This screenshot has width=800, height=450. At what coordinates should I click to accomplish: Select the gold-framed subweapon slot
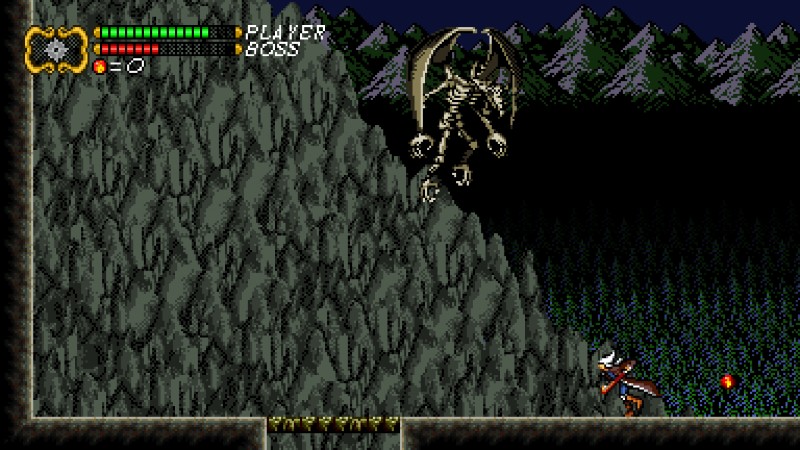point(57,48)
